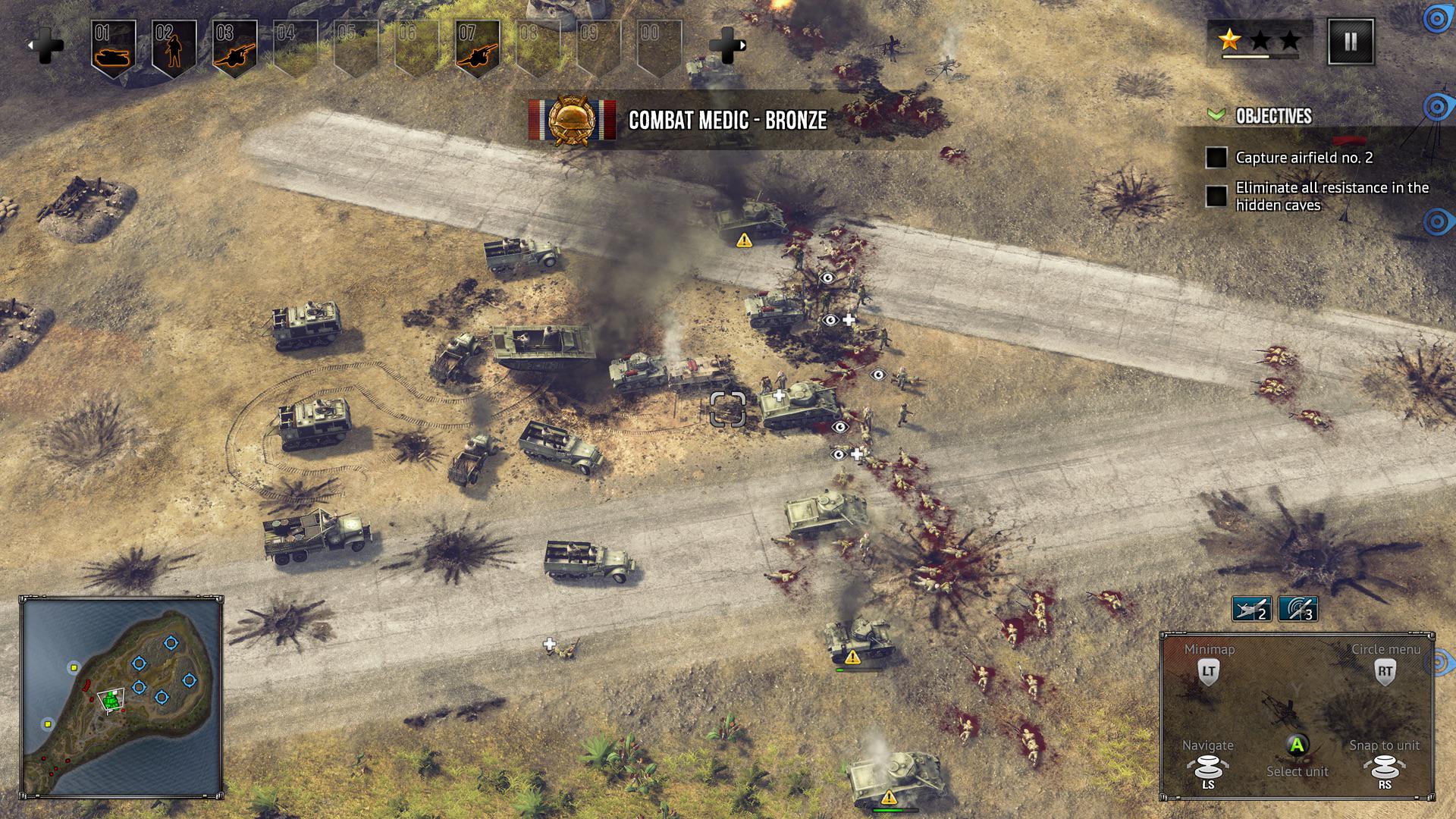Image resolution: width=1456 pixels, height=819 pixels.
Task: Click the right arrow beside the plus icon
Action: coord(742,45)
